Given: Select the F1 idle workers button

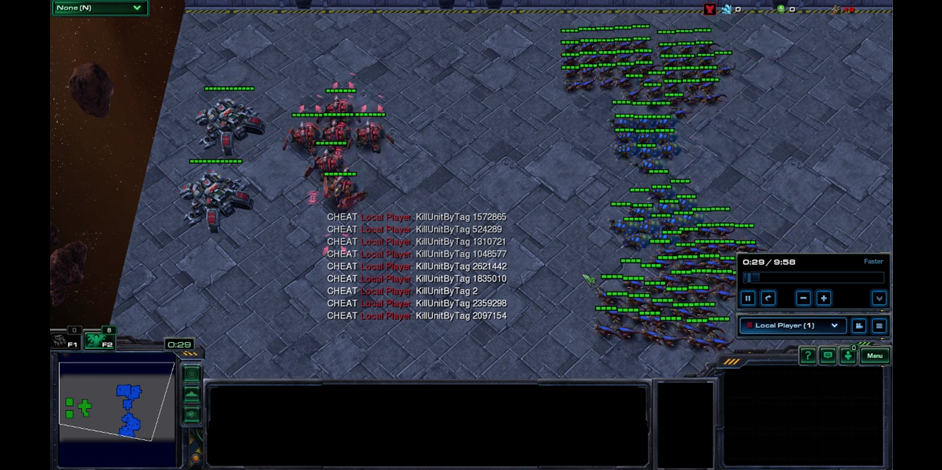Looking at the screenshot, I should point(66,342).
